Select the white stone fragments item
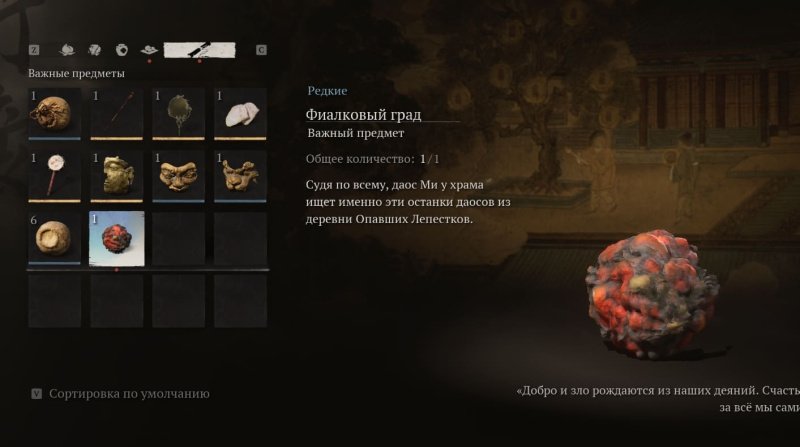Image resolution: width=800 pixels, height=447 pixels. (241, 114)
